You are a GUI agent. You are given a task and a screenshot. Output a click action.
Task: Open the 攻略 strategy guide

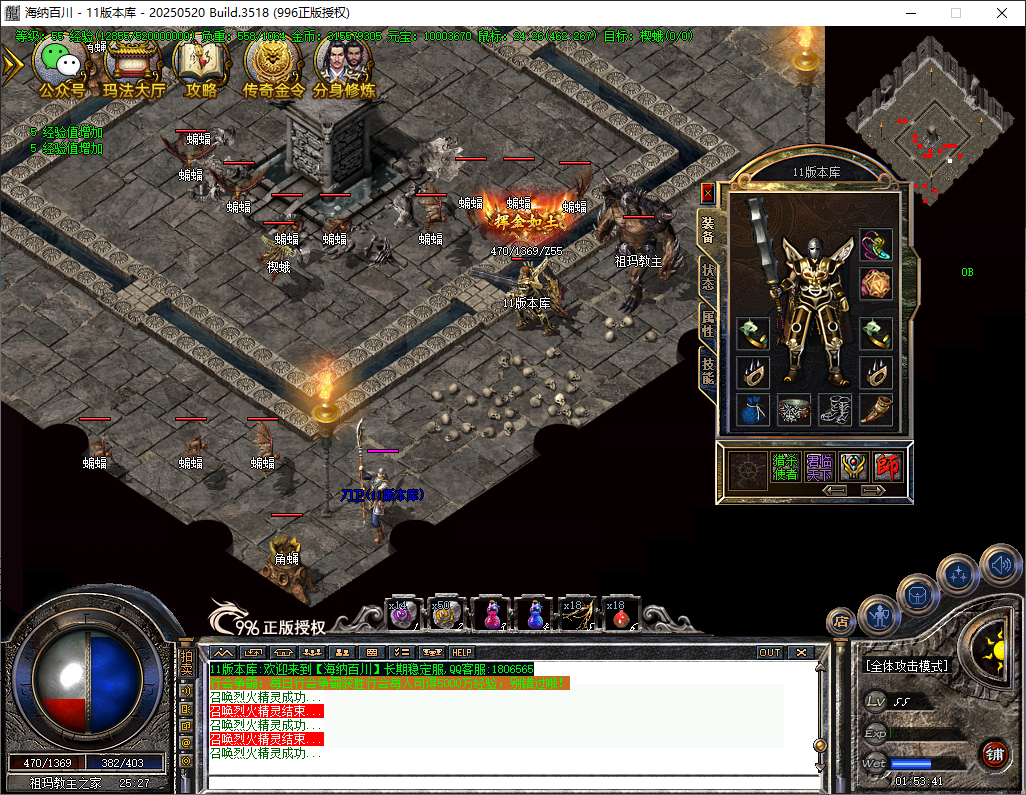tap(201, 66)
